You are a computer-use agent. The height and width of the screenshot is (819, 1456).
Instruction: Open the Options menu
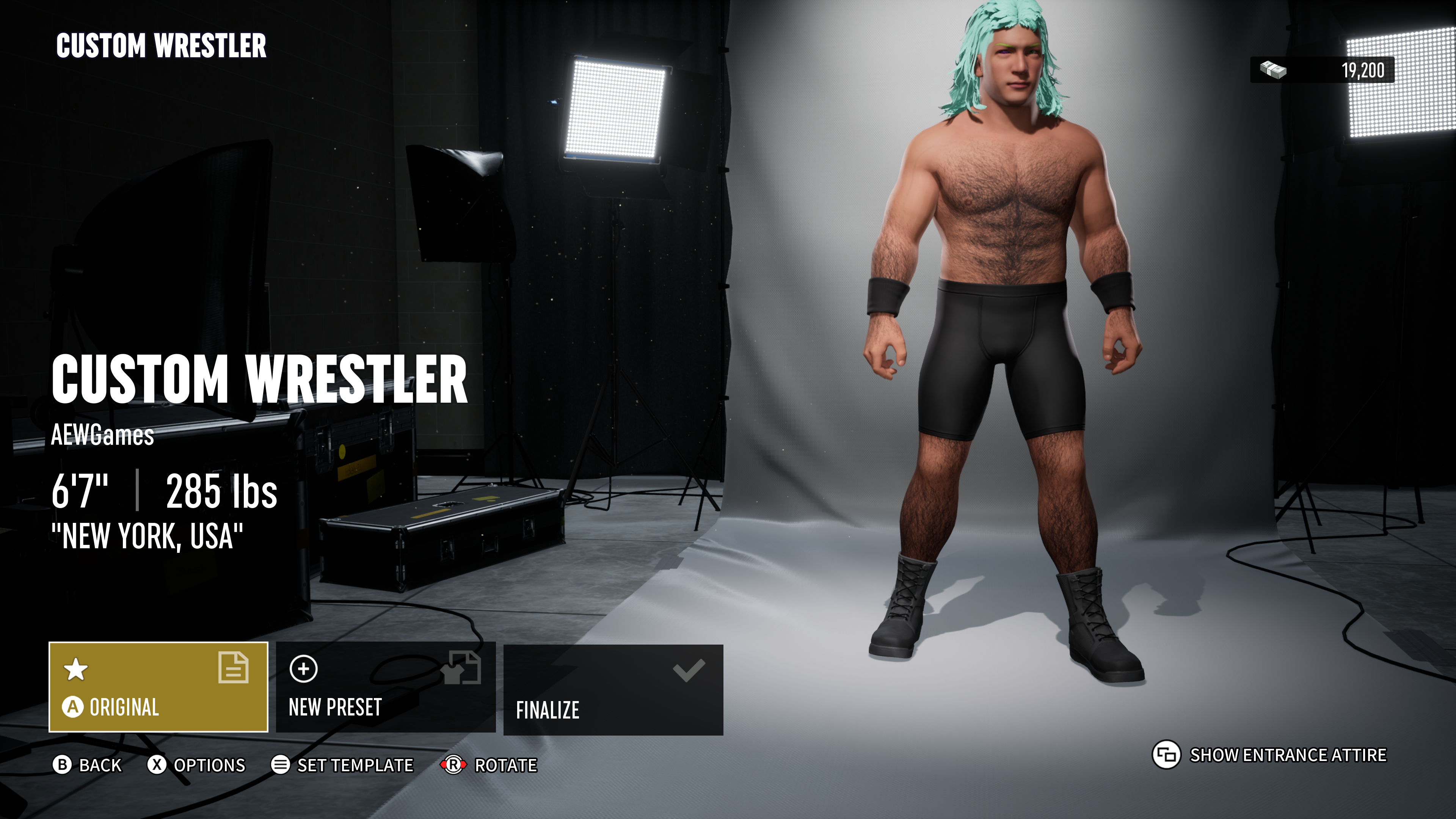(197, 765)
